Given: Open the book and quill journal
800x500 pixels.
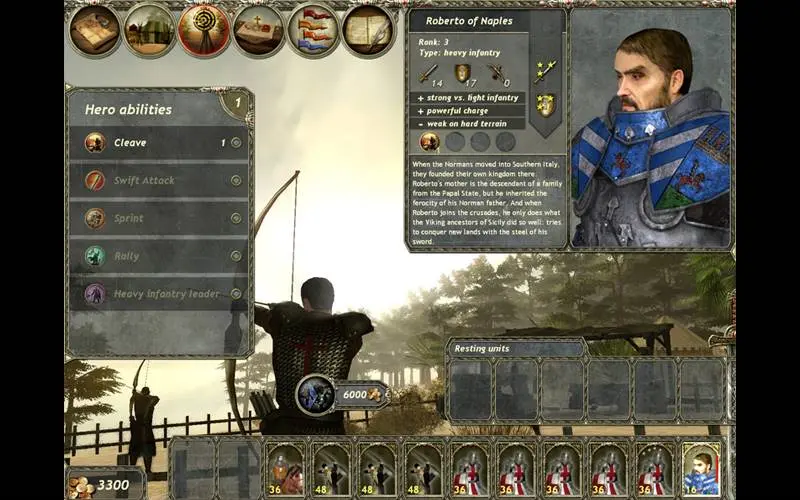Looking at the screenshot, I should point(368,31).
